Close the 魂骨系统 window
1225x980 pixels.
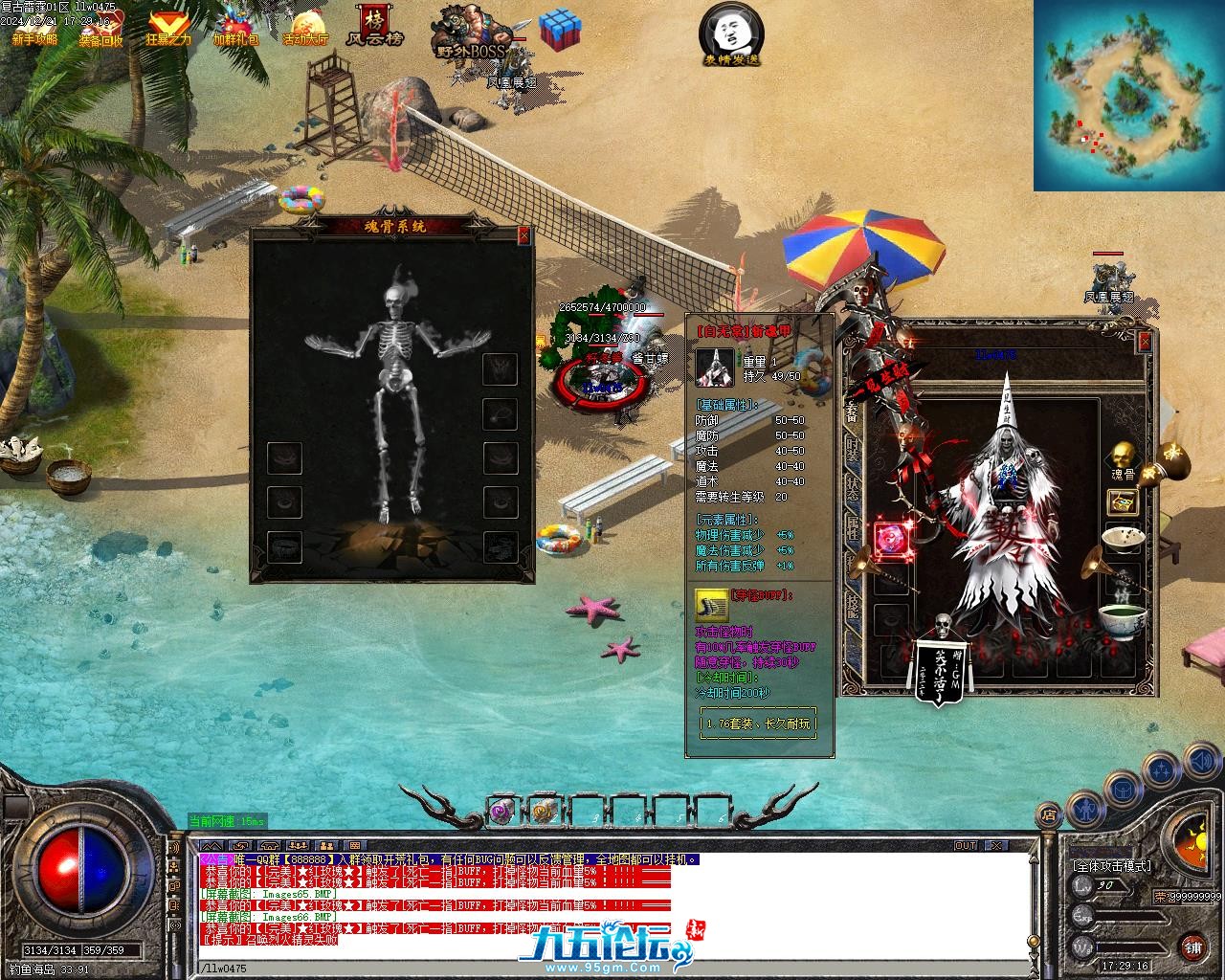click(x=523, y=235)
